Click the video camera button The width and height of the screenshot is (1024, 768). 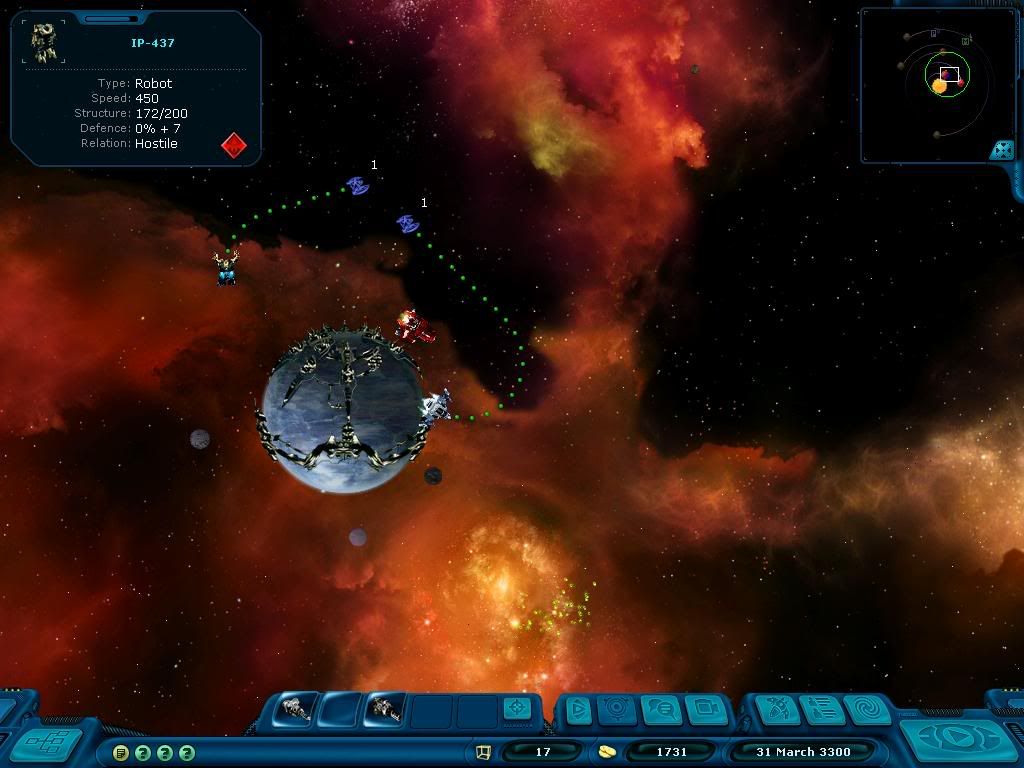(x=704, y=709)
